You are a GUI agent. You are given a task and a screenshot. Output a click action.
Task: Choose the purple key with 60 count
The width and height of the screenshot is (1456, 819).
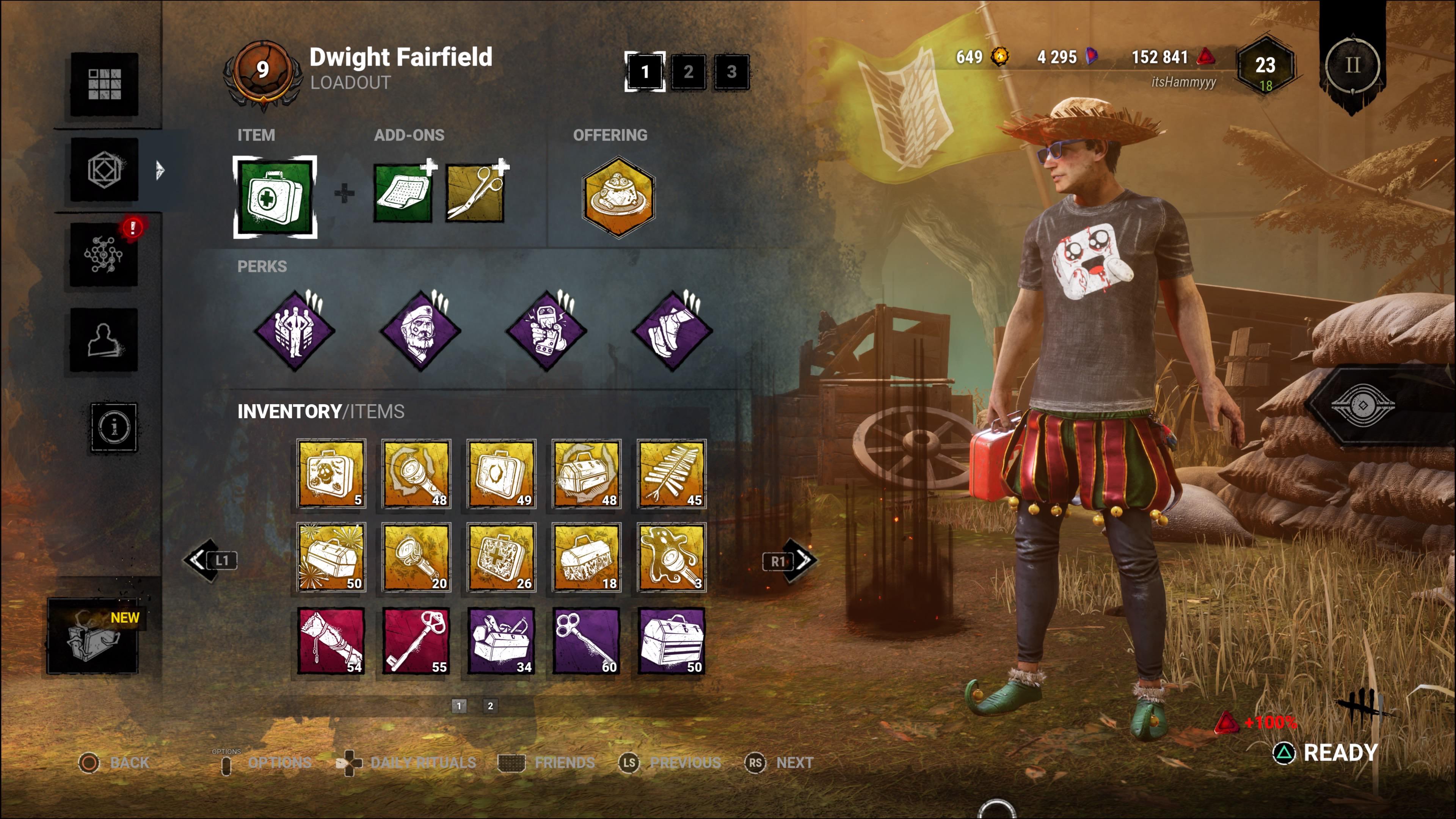(586, 641)
